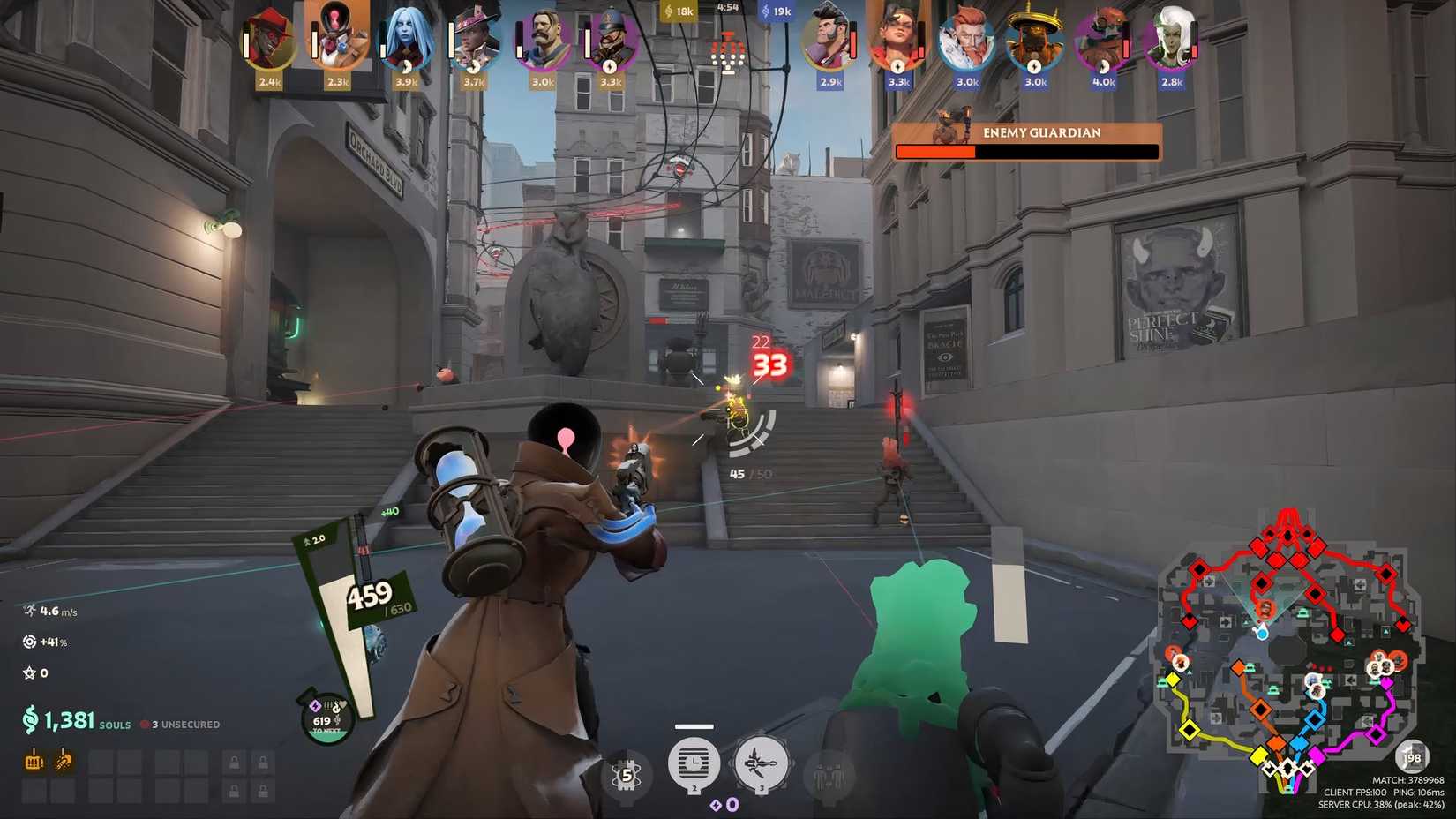Screen dimensions: 1456x819
Task: Click the 3 UNSECURED souls indicator
Action: click(x=181, y=724)
